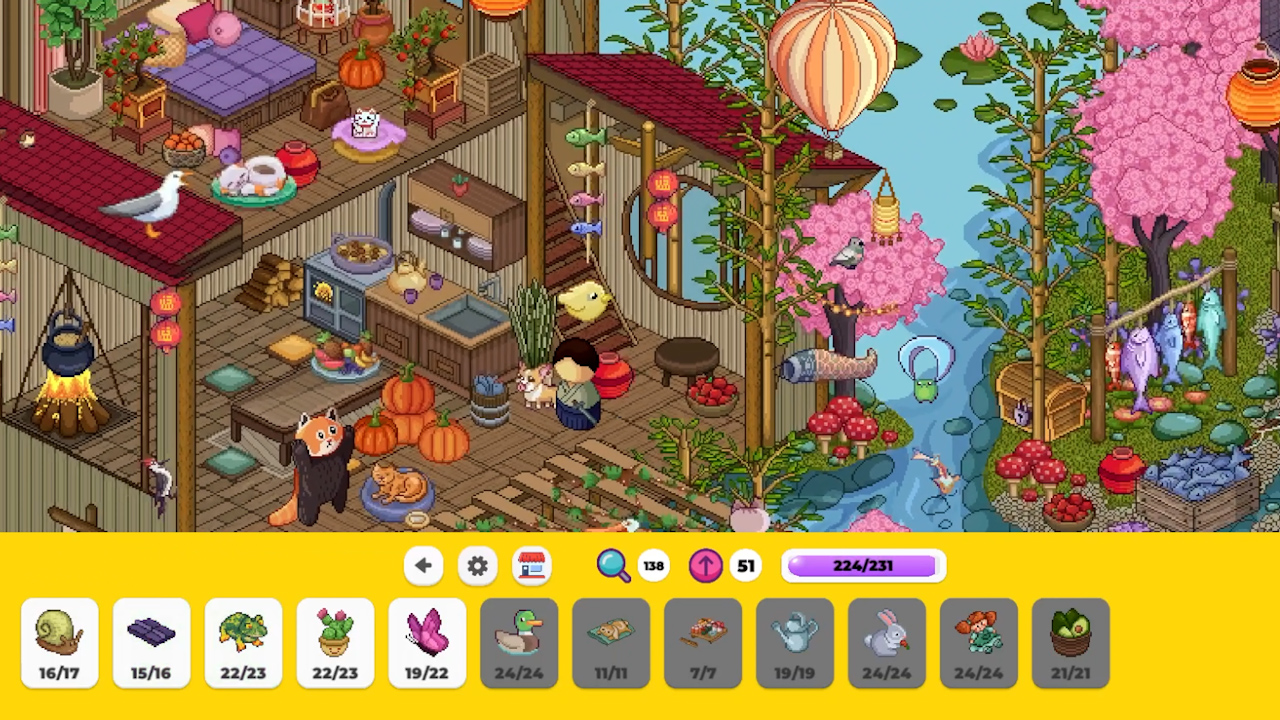Select the watering can card showing 19/19
This screenshot has width=1280, height=720.
(795, 641)
